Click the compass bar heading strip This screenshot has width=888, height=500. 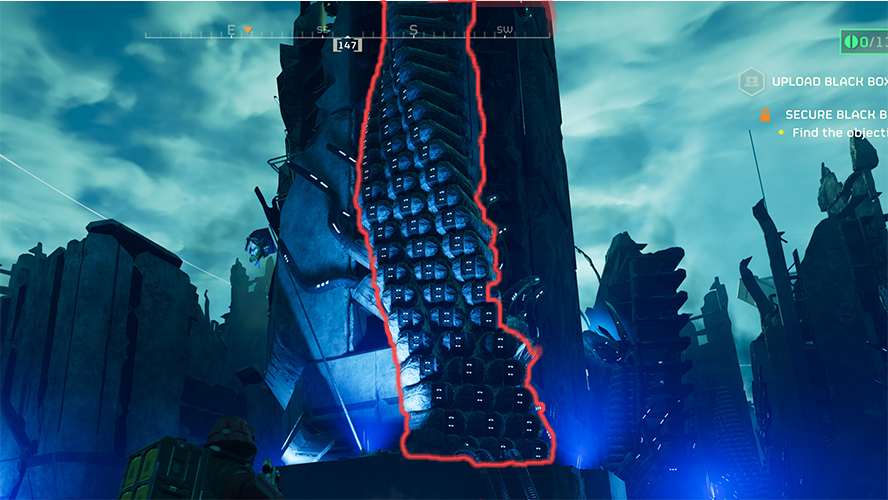(x=347, y=33)
